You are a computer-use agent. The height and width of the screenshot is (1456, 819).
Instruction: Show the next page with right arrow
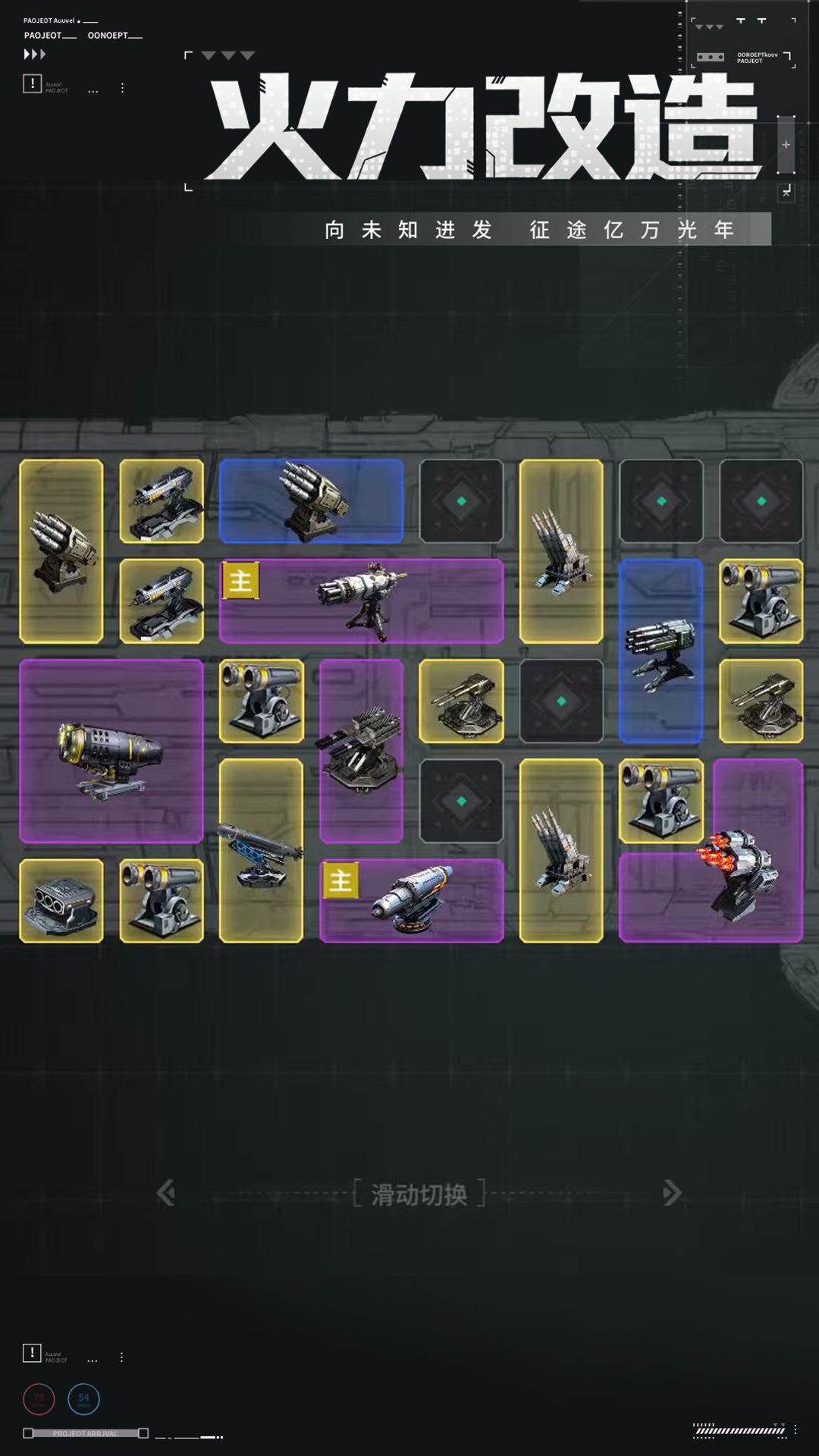(x=671, y=1193)
